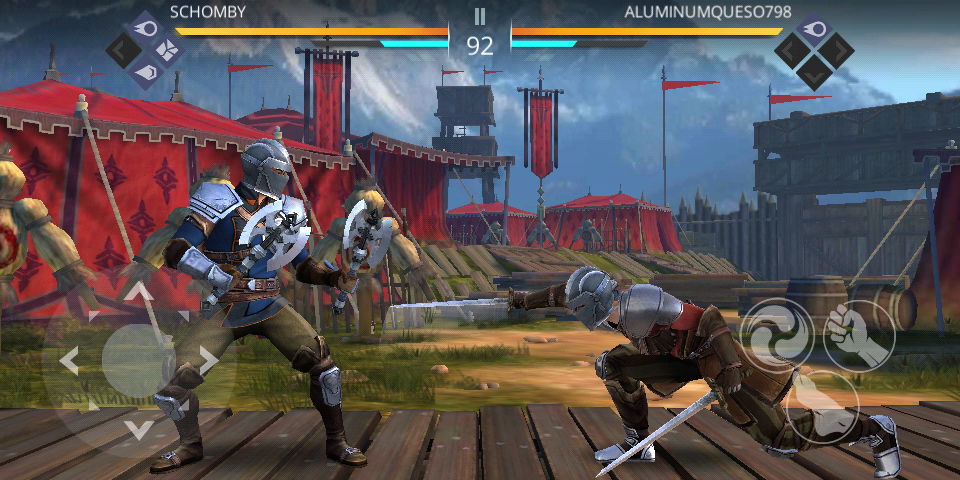
Task: Tap the punch fist attack button
Action: (x=858, y=334)
